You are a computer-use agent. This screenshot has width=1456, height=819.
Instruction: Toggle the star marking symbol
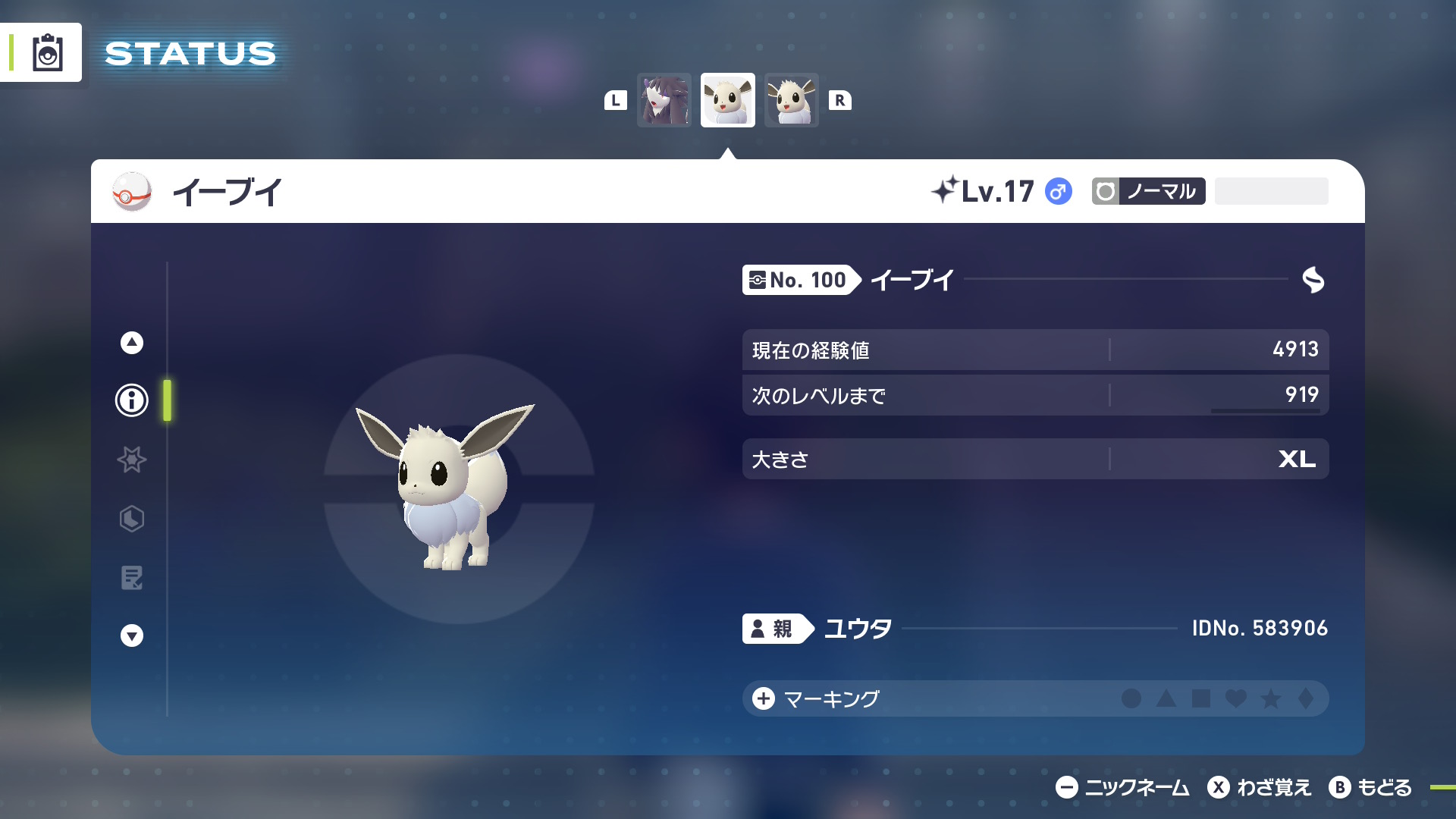[1269, 699]
